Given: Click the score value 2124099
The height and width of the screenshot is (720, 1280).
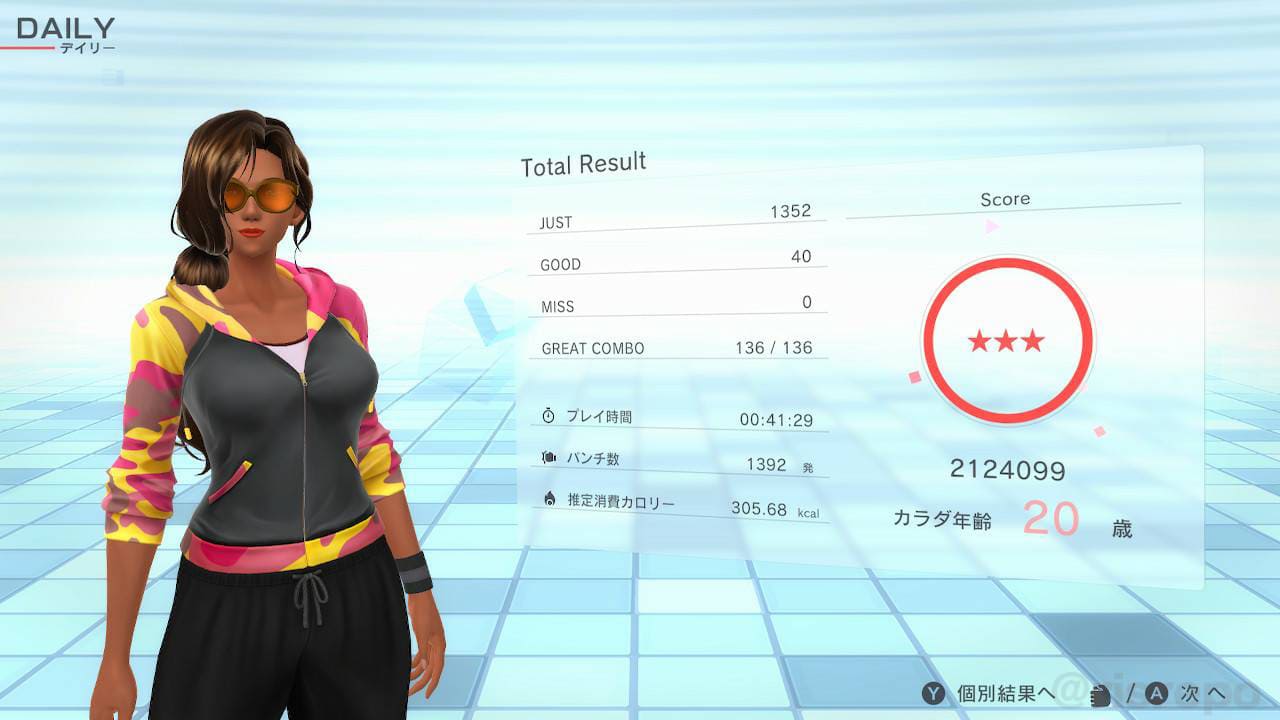Looking at the screenshot, I should [1008, 470].
